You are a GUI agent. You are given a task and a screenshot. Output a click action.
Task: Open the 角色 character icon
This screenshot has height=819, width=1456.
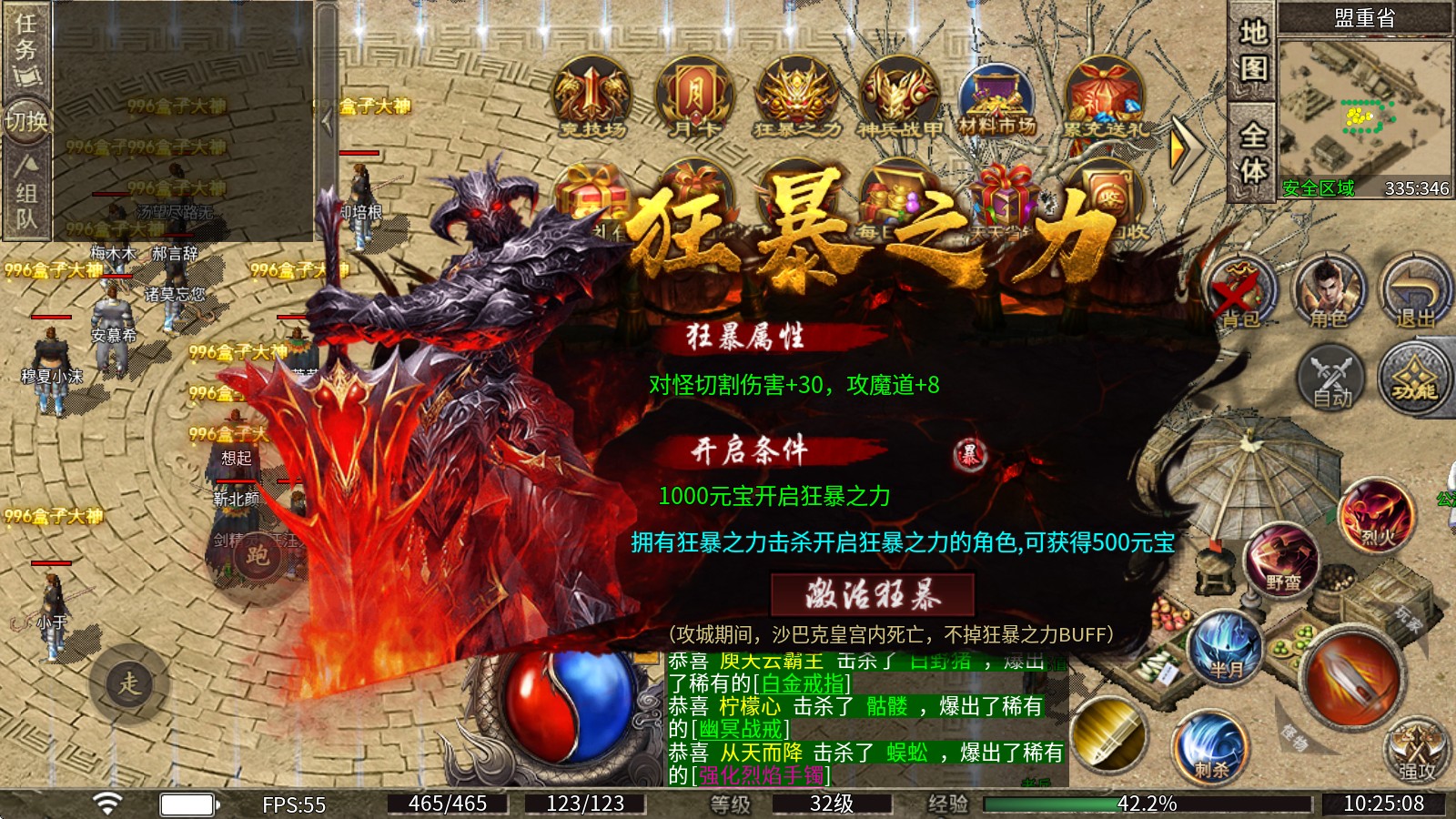click(1329, 293)
